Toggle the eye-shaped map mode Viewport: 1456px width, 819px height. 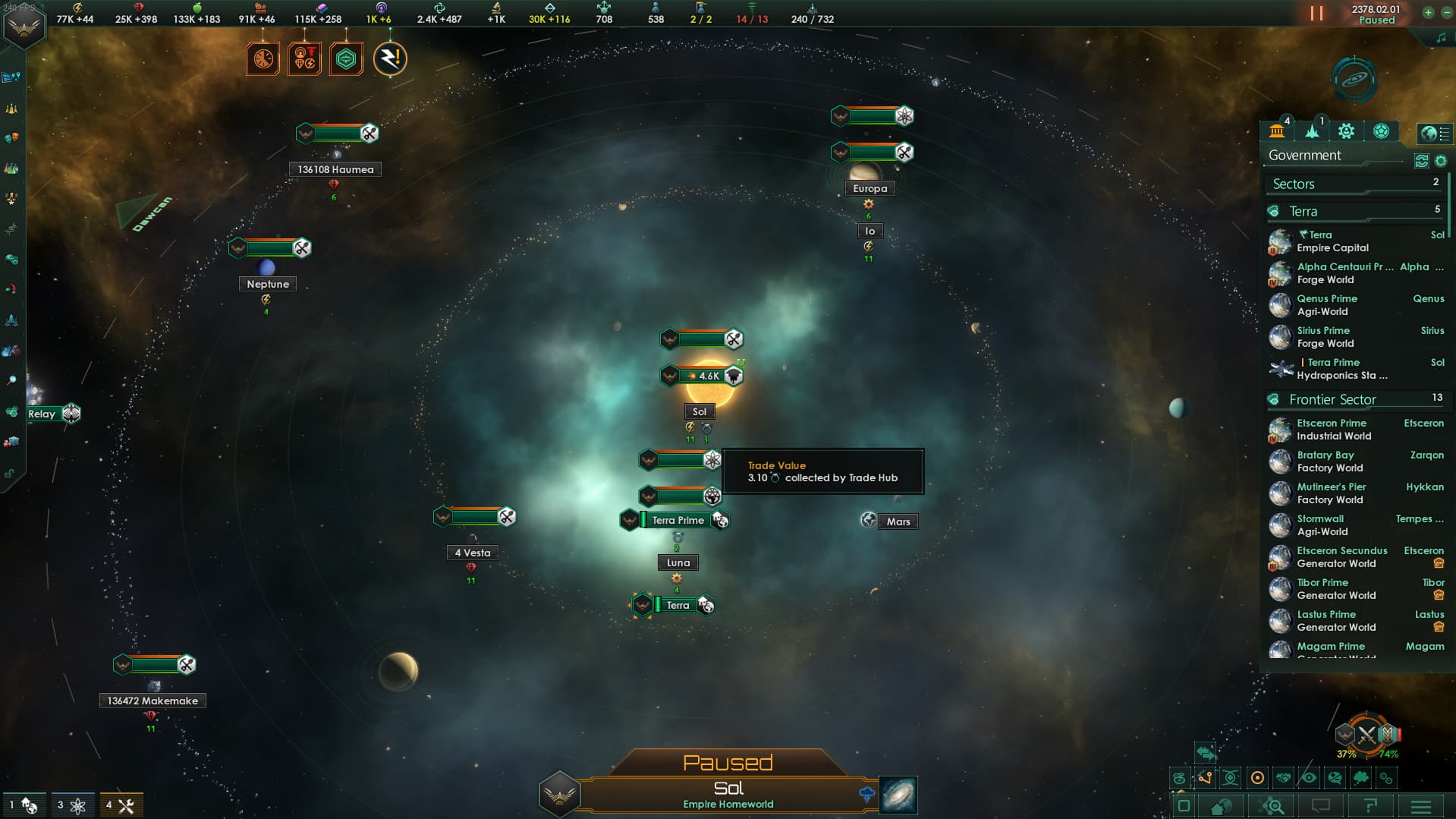[1309, 778]
